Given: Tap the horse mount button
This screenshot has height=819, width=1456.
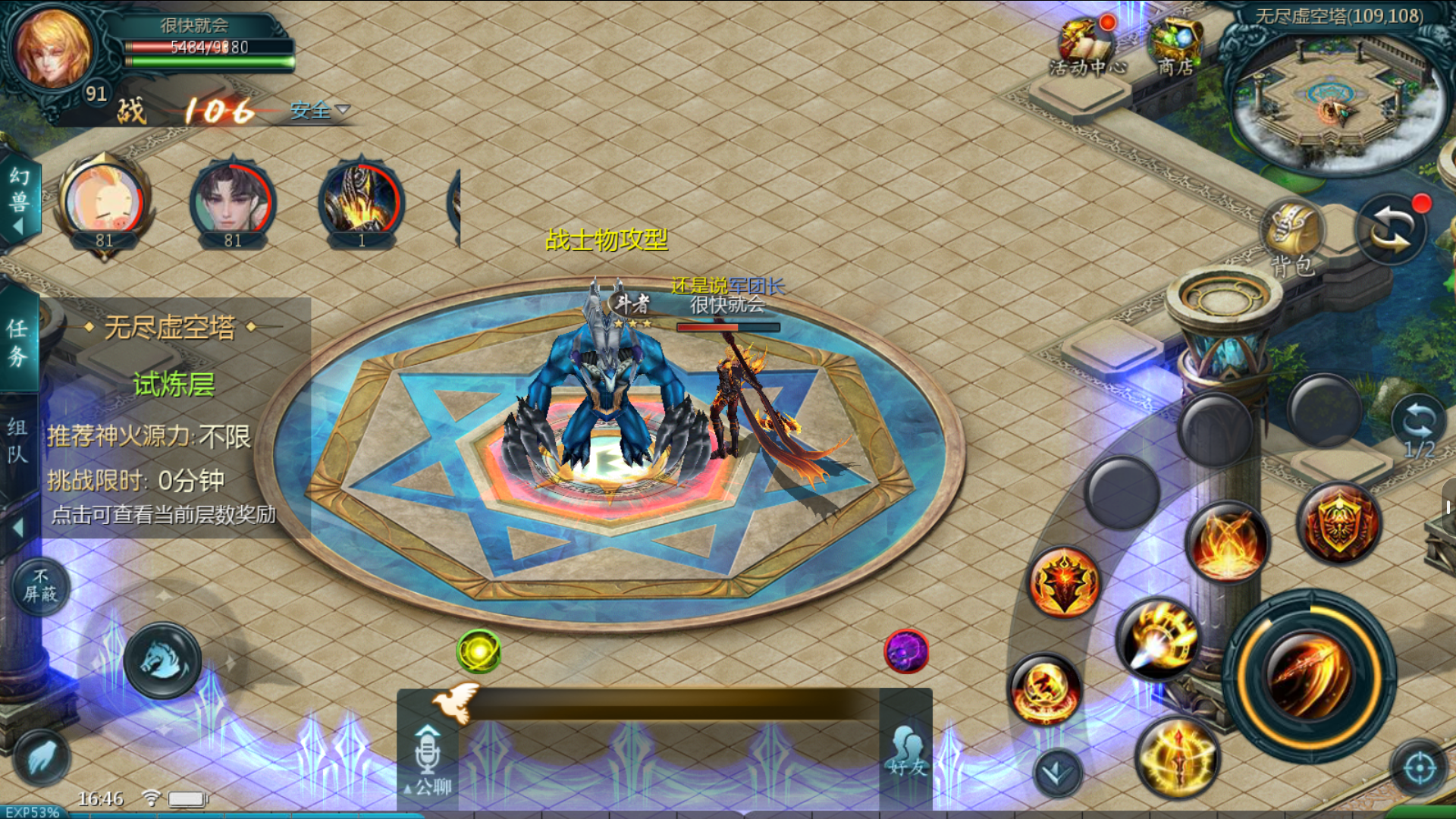Looking at the screenshot, I should [163, 660].
